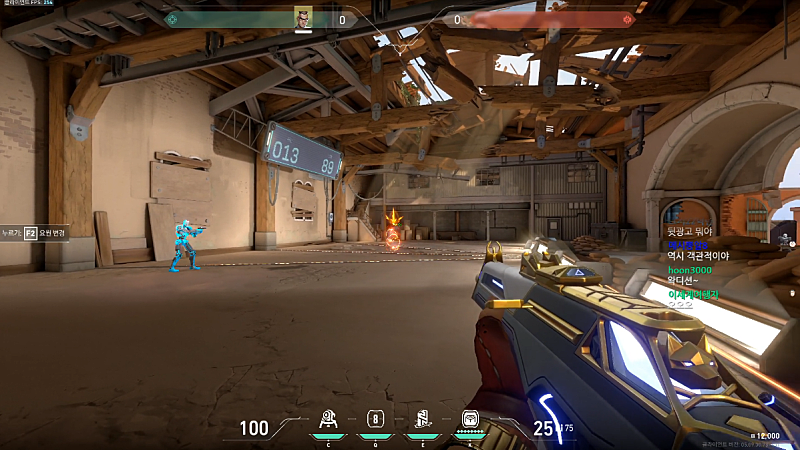Screen dimensions: 800x450
Task: Click the red enemy team emblem
Action: coord(628,18)
